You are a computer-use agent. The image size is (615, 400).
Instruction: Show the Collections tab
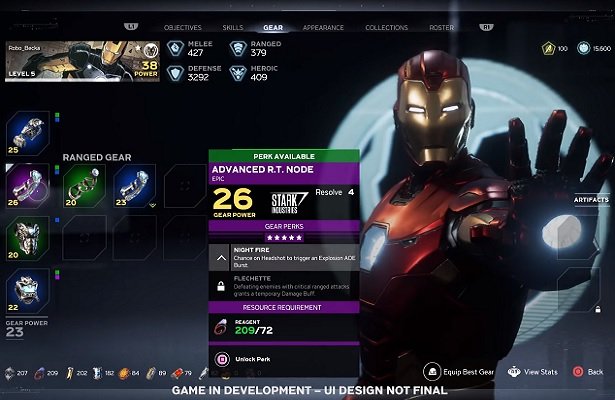coord(386,28)
